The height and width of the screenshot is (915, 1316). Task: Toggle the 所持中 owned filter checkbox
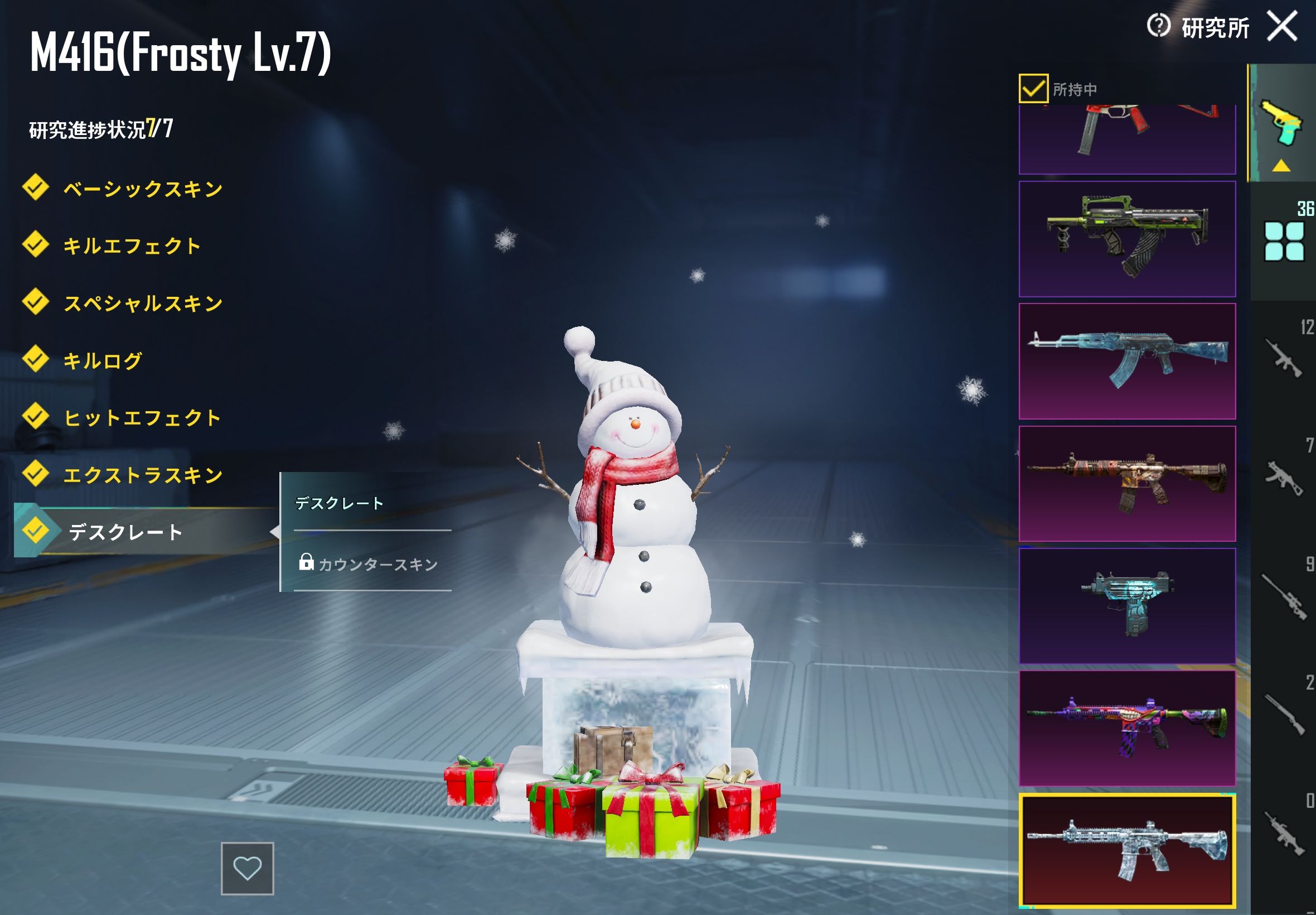[1033, 89]
